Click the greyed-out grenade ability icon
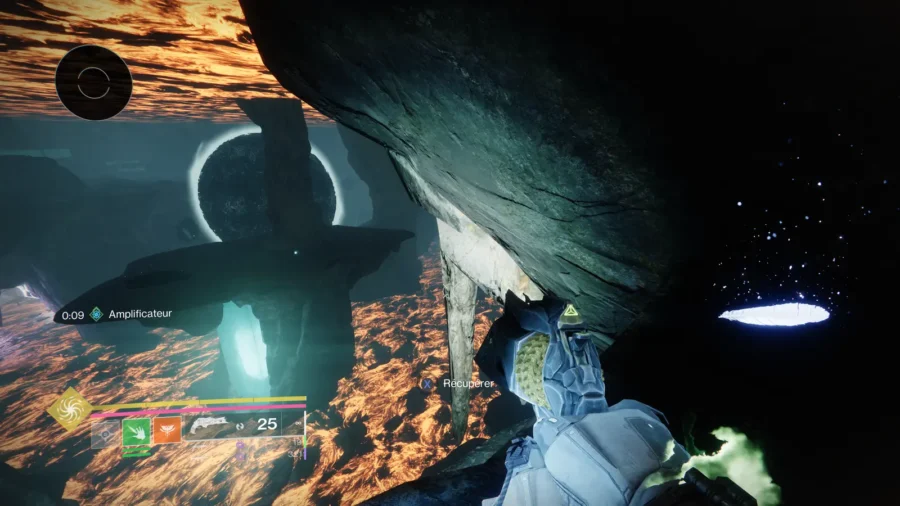This screenshot has height=506, width=900. click(x=106, y=433)
